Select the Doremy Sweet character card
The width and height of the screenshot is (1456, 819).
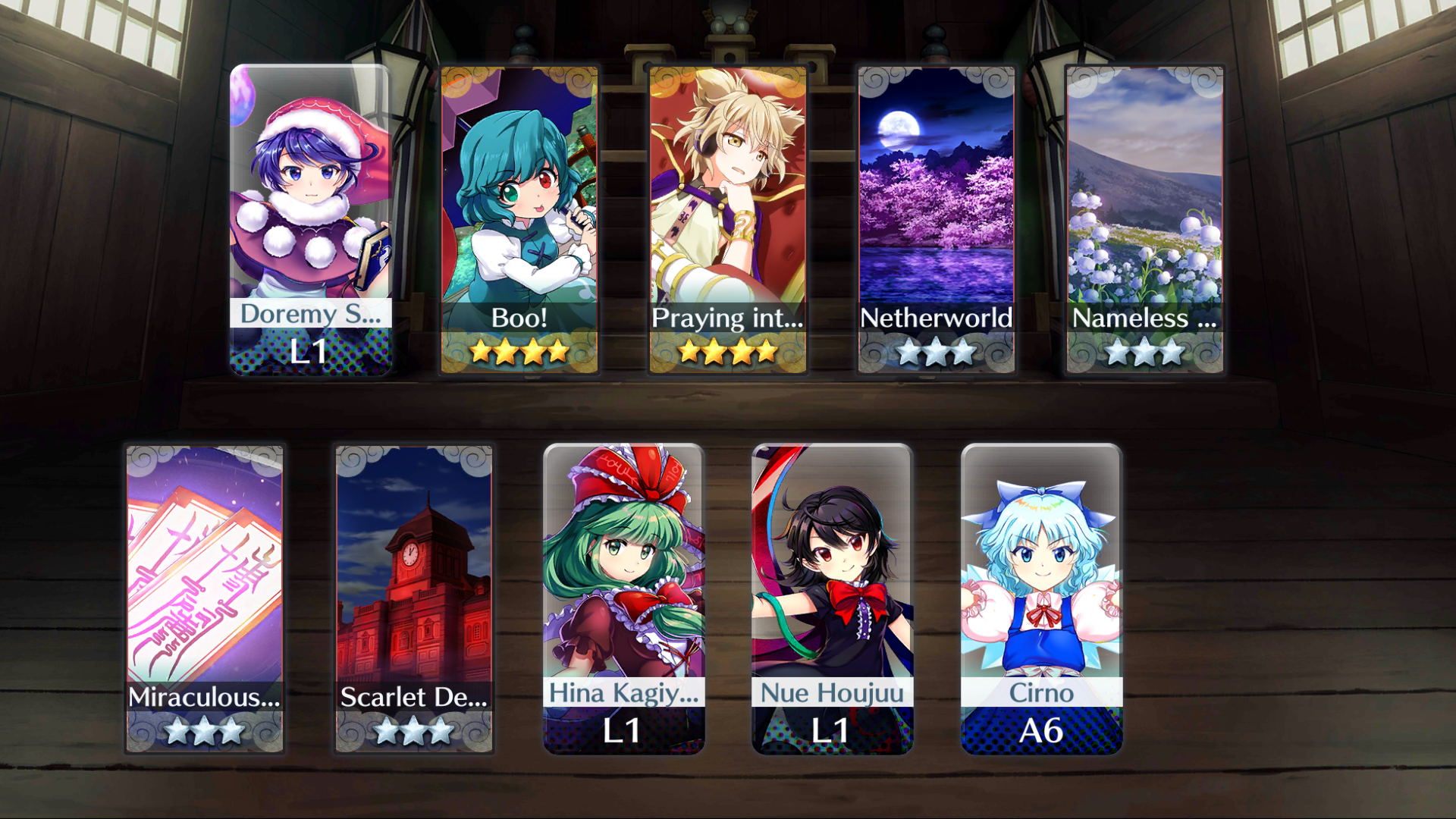[x=310, y=219]
